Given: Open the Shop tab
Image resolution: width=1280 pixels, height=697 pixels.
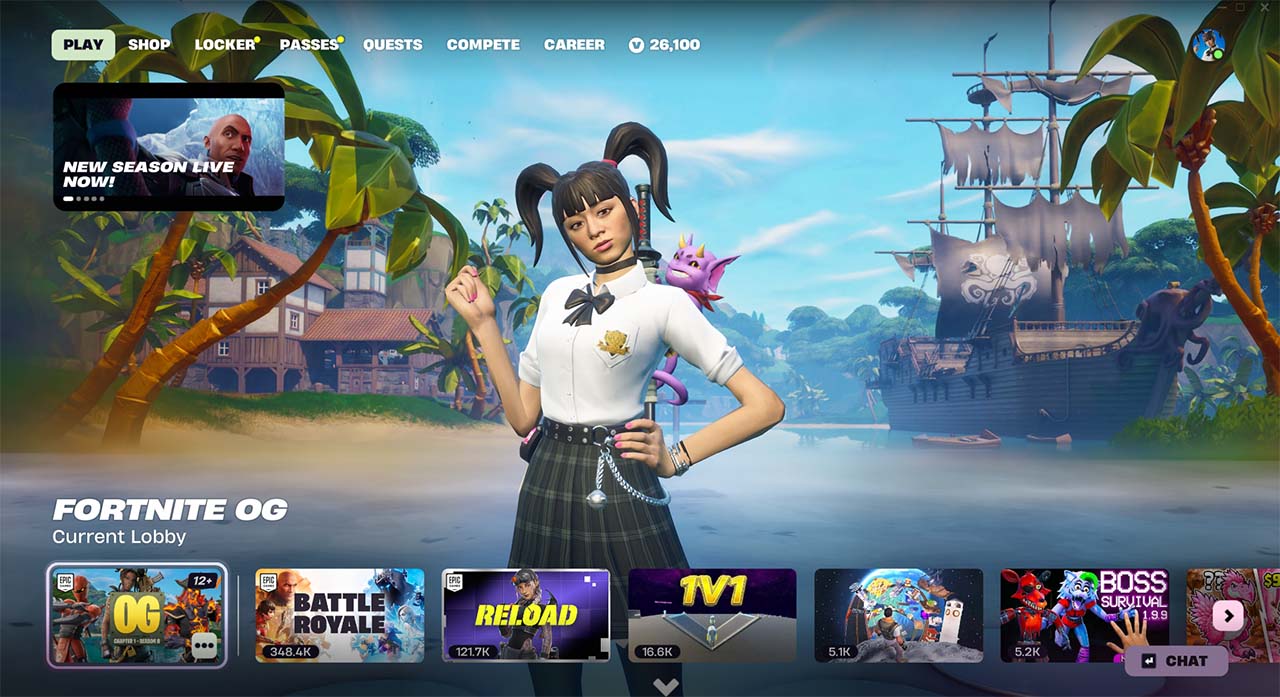Looking at the screenshot, I should pyautogui.click(x=149, y=45).
